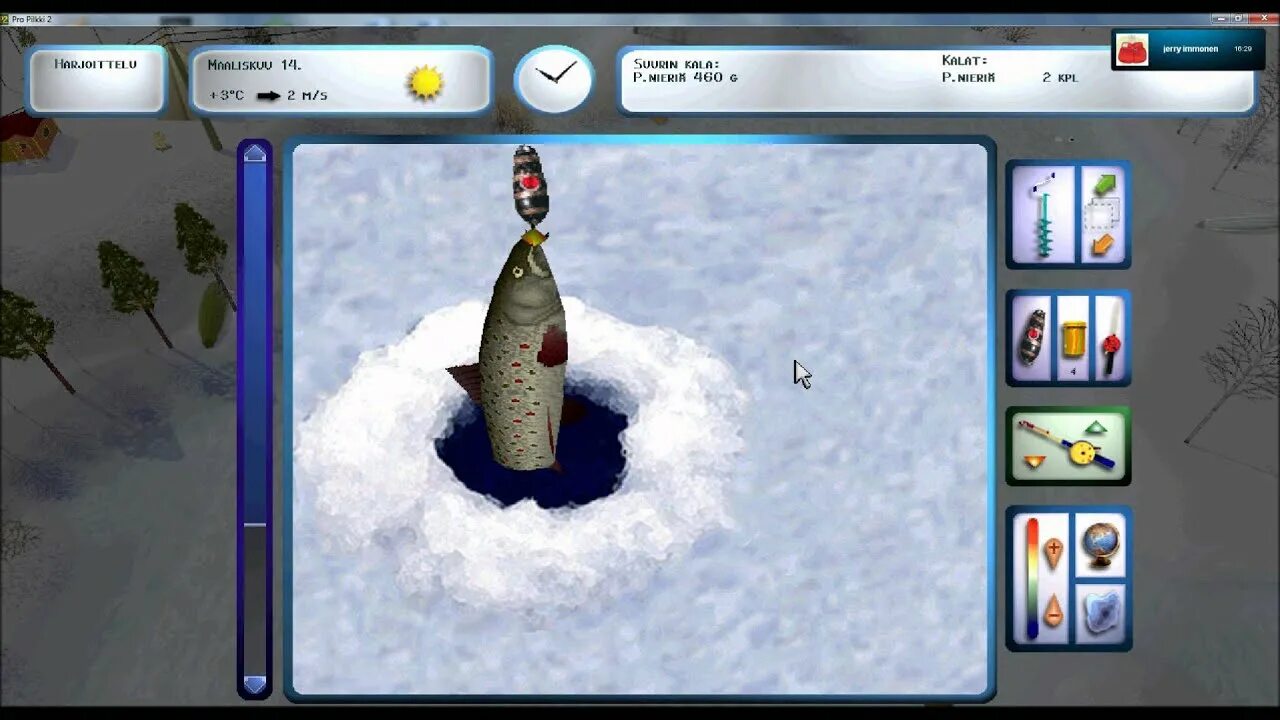Click the analog clock icon
The height and width of the screenshot is (720, 1280).
[554, 78]
